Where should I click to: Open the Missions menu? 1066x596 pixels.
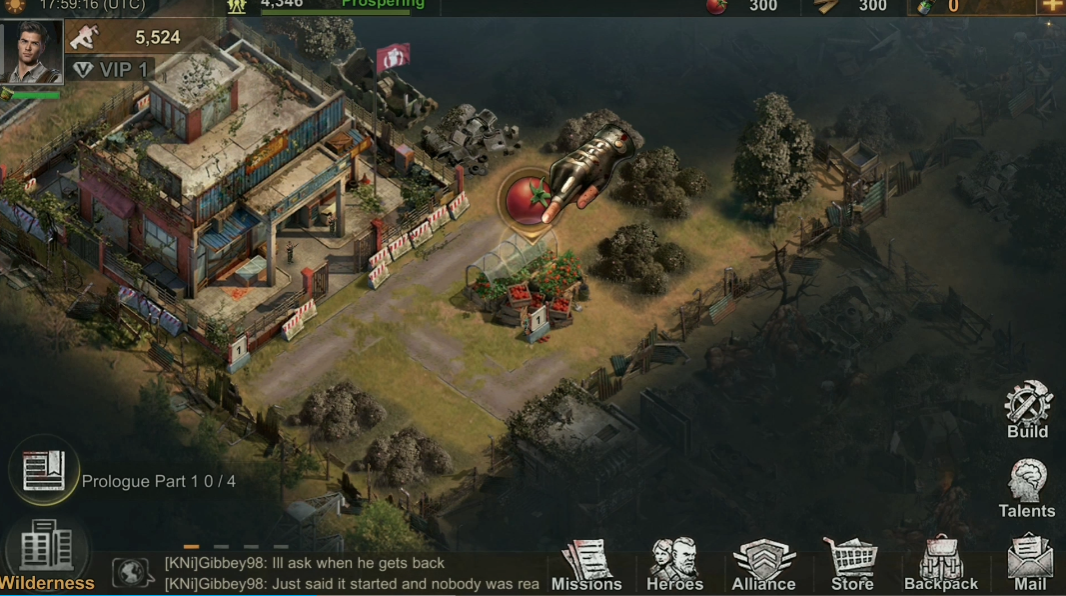pyautogui.click(x=586, y=565)
